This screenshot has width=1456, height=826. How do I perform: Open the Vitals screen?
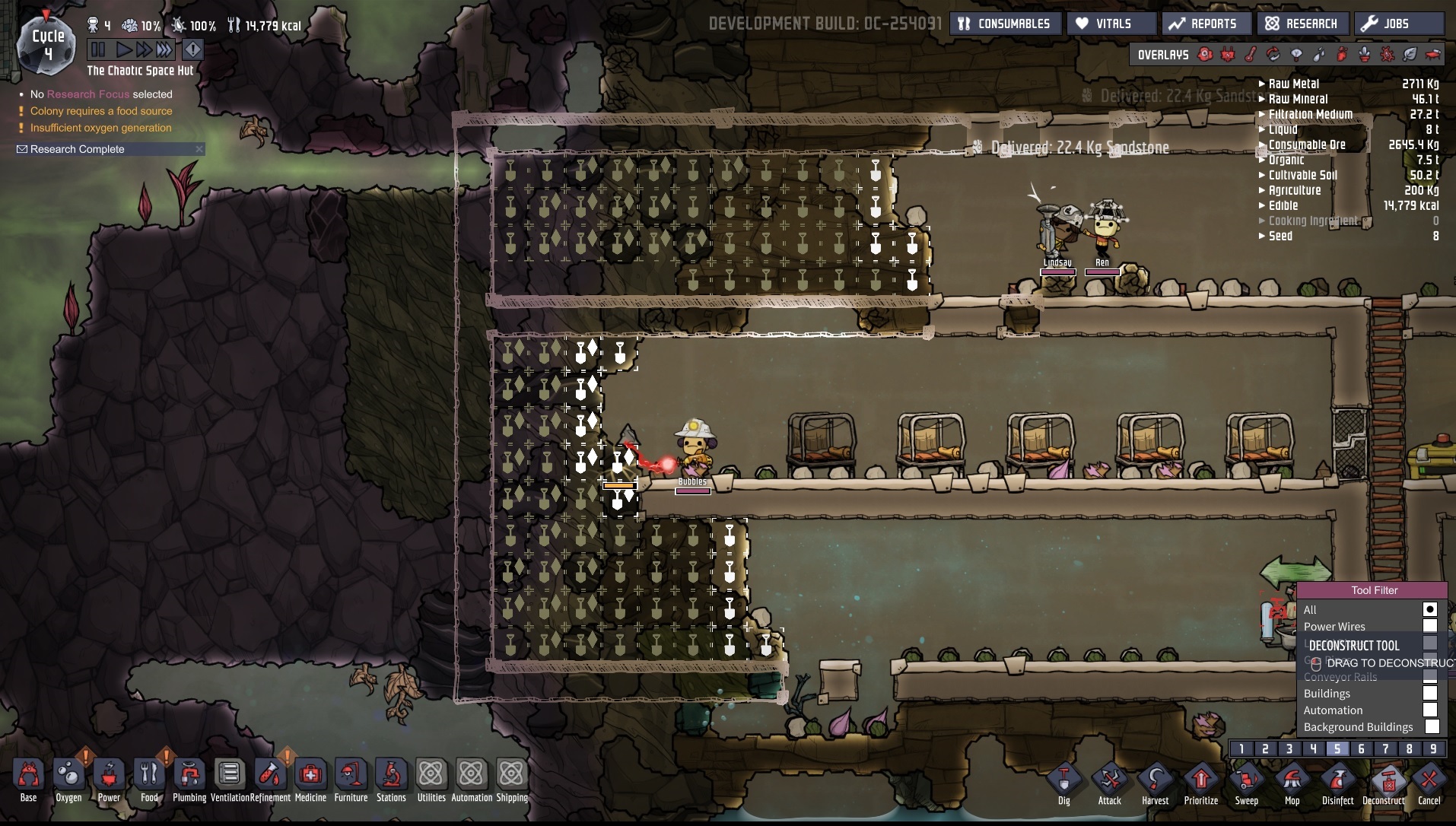(1111, 24)
